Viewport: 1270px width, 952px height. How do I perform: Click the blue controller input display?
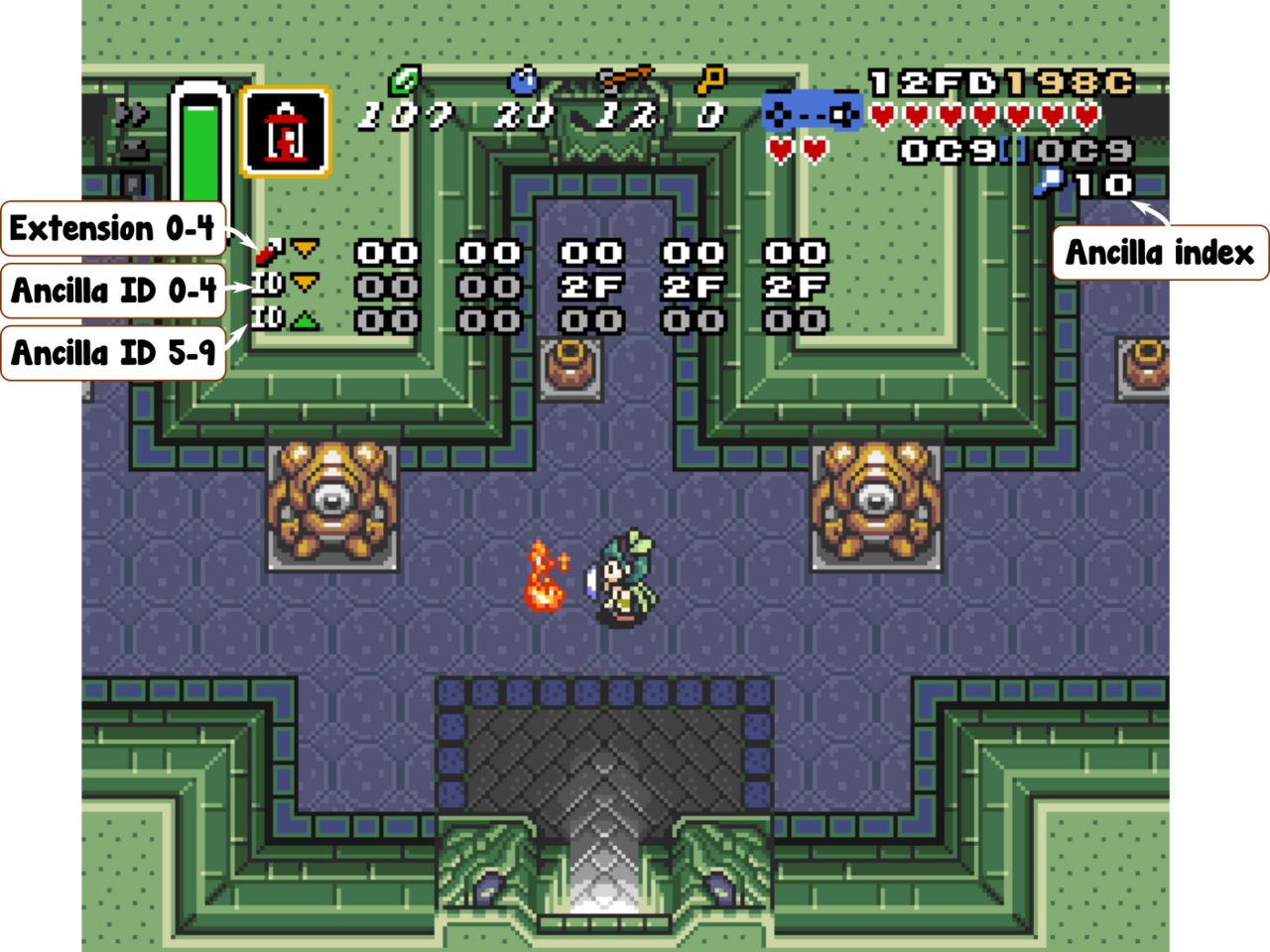pos(811,112)
